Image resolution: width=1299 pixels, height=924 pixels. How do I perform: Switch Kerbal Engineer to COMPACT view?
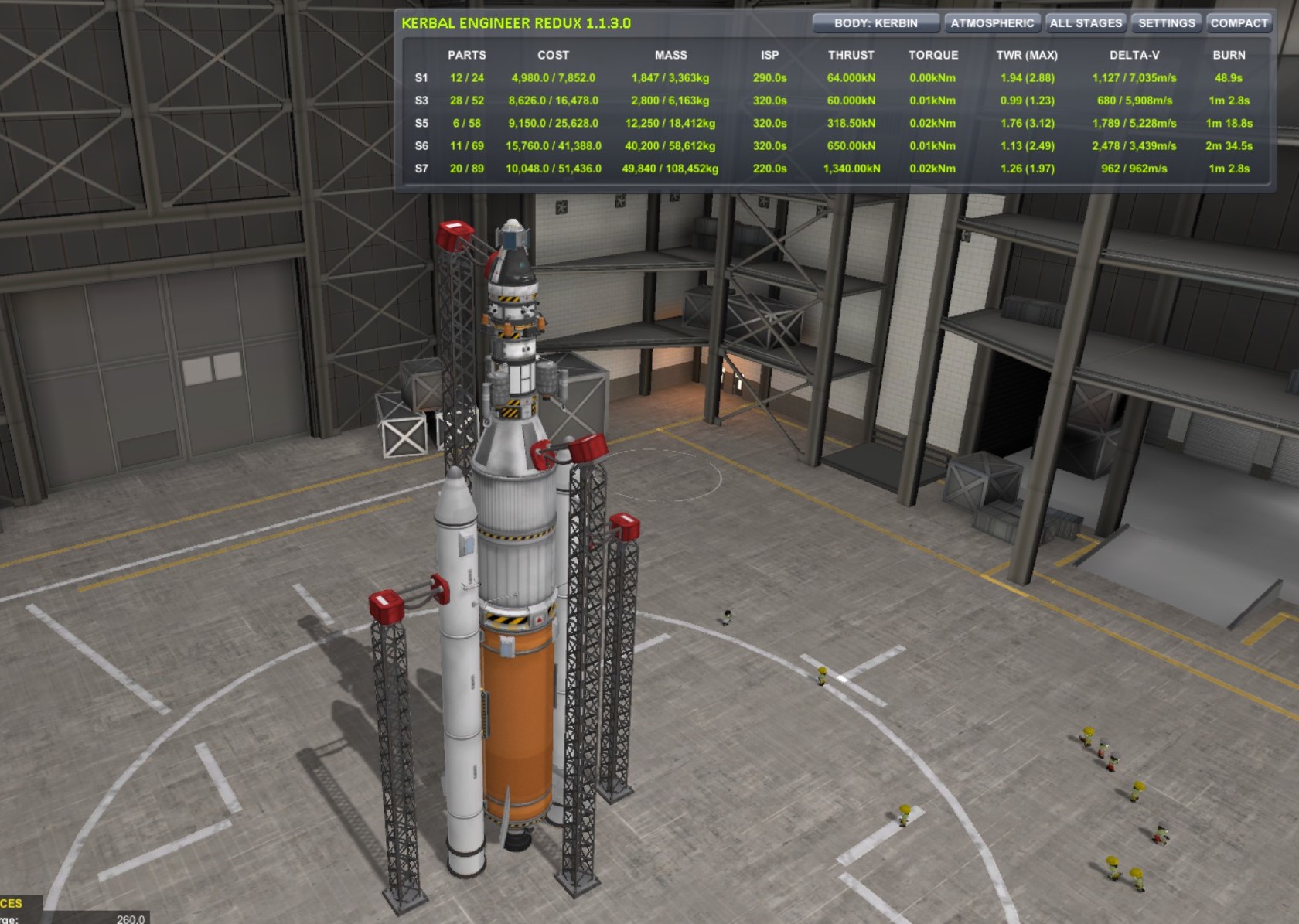click(1238, 23)
